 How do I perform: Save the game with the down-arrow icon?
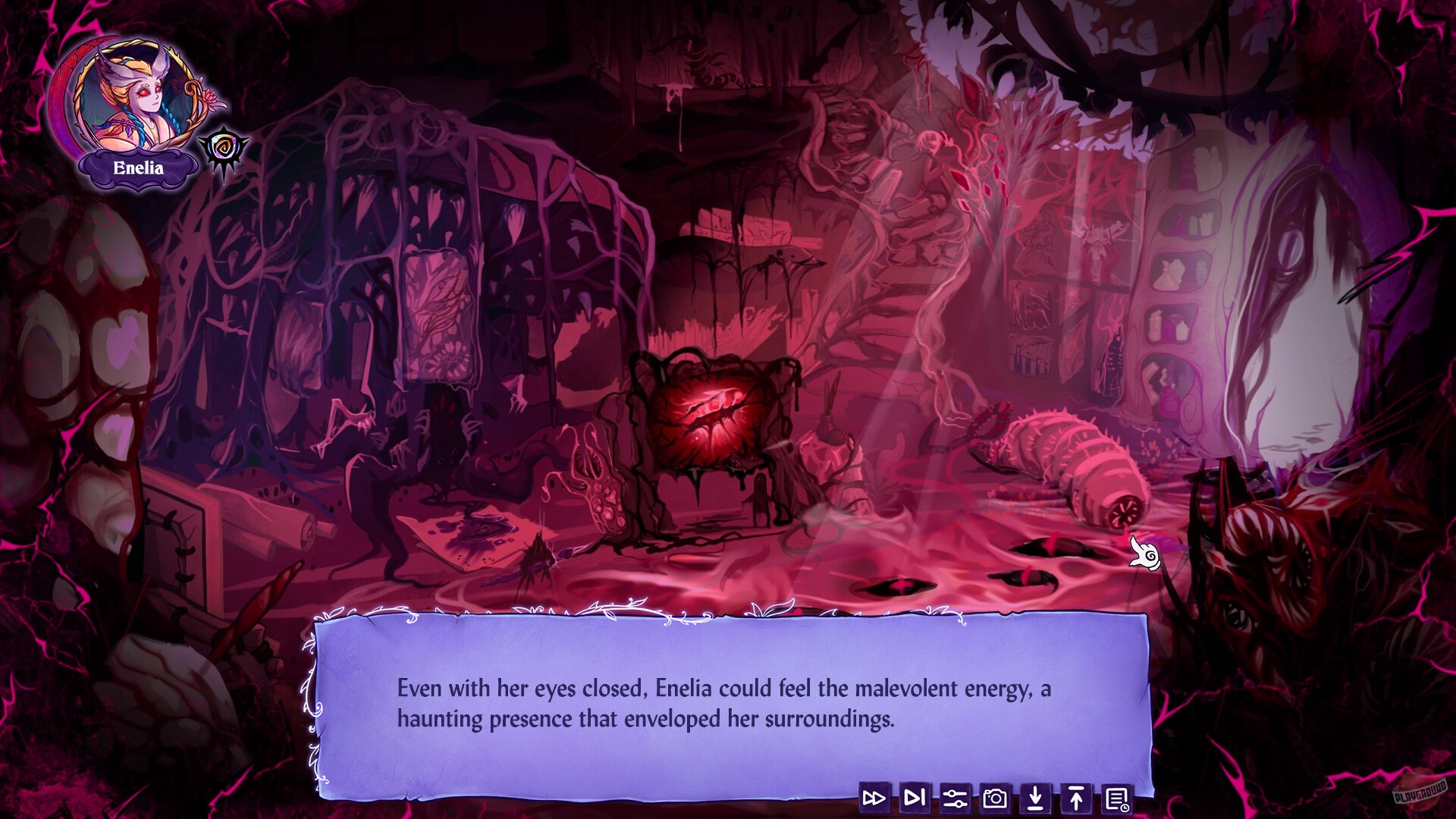1037,799
